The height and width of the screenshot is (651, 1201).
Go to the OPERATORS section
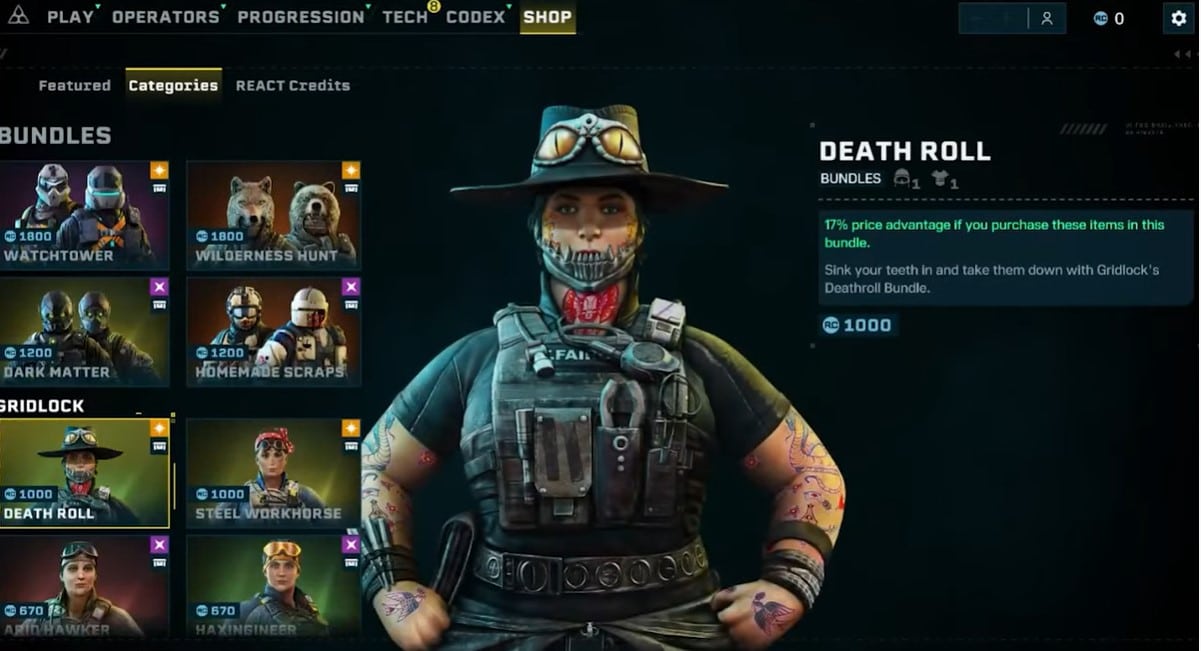tap(165, 17)
